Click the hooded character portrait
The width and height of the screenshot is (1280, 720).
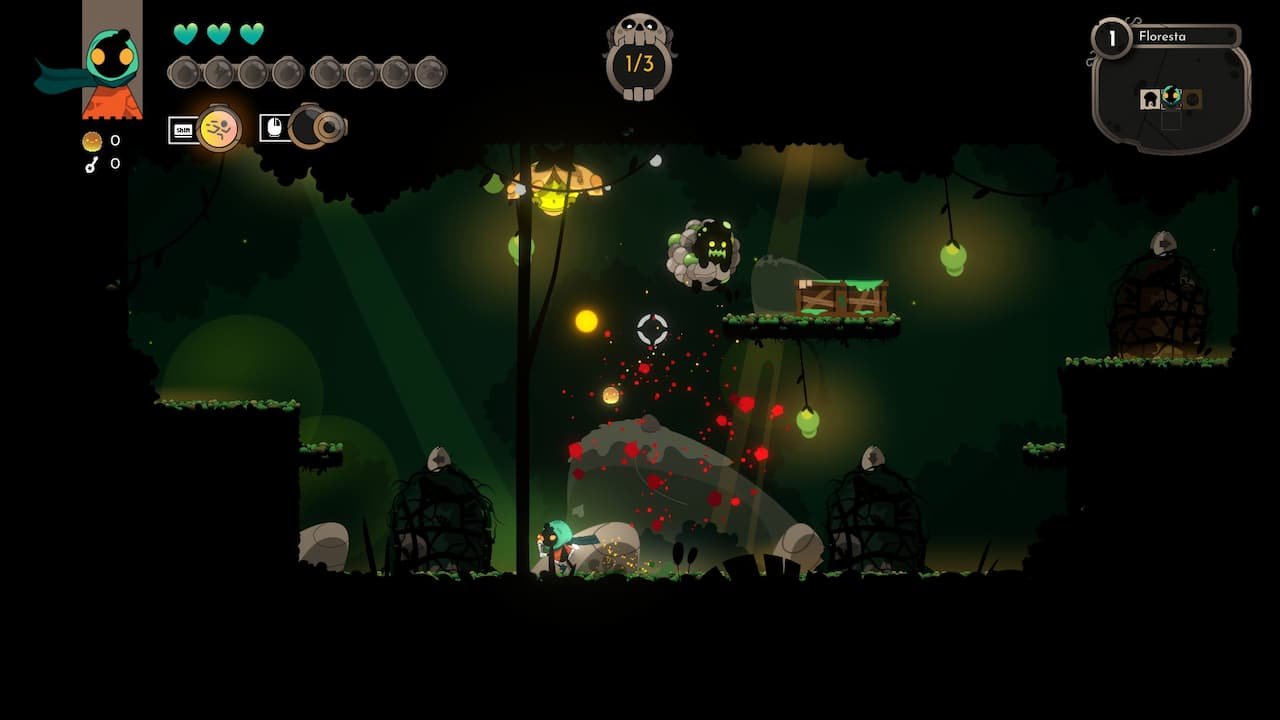coord(111,62)
